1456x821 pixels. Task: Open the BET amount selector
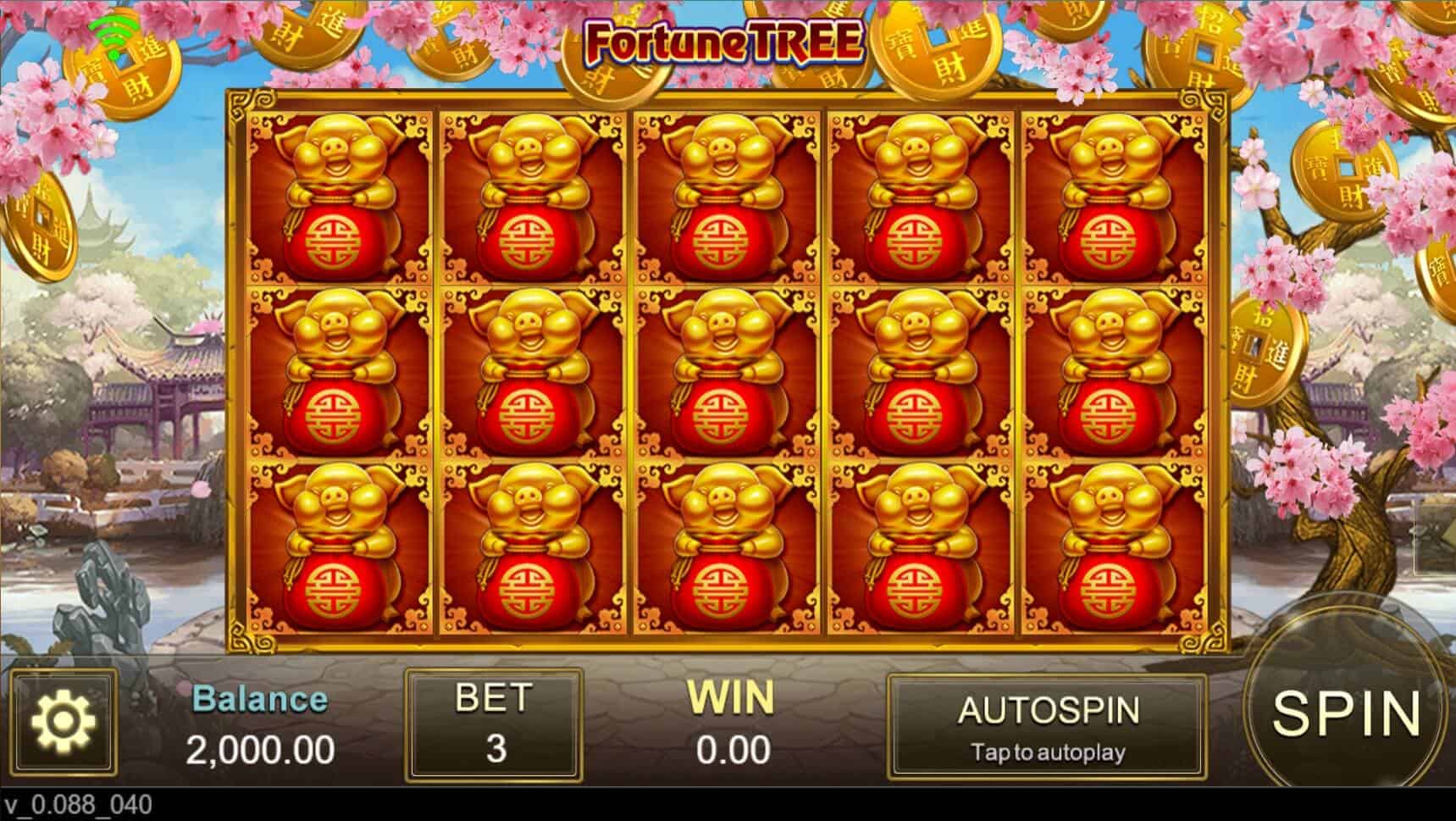(494, 726)
